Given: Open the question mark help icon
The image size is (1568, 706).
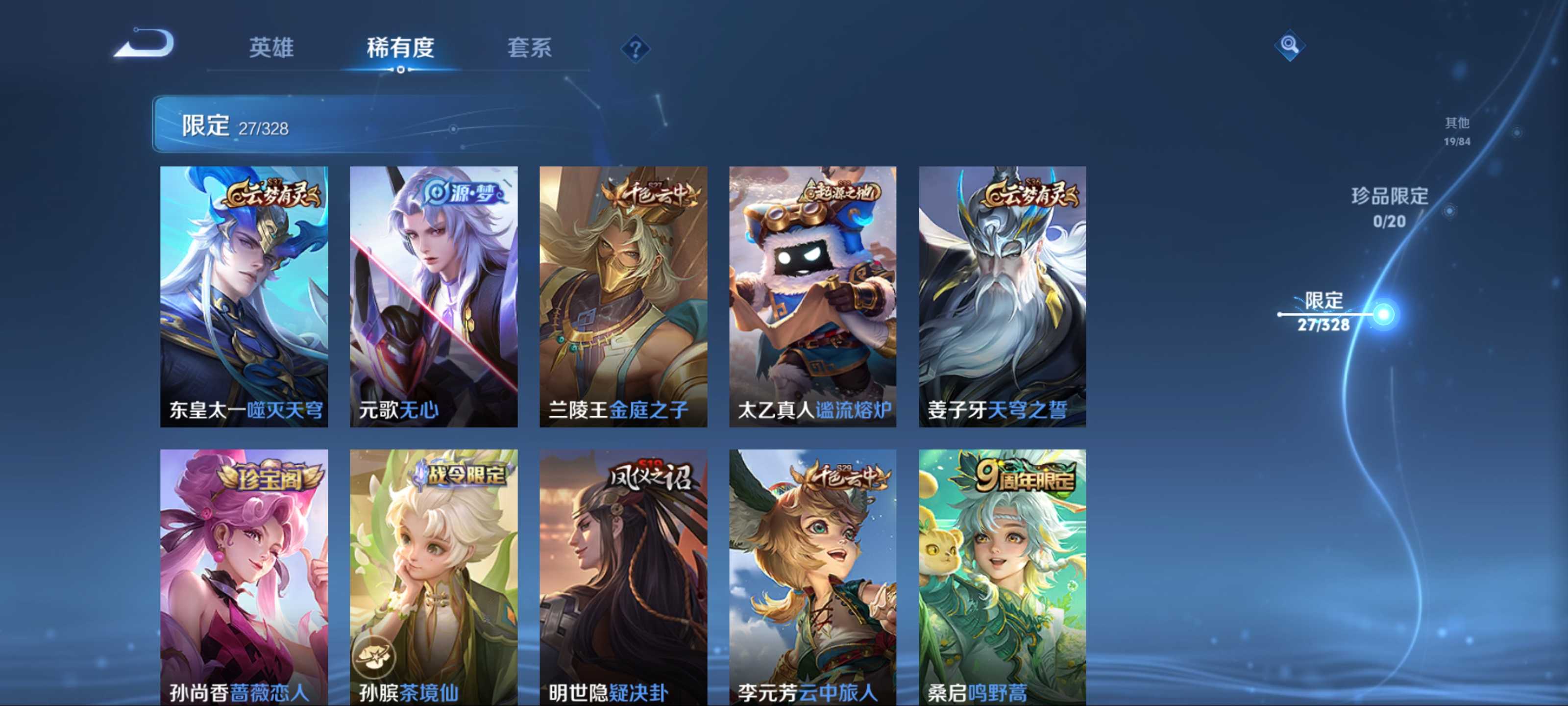Looking at the screenshot, I should (x=635, y=49).
